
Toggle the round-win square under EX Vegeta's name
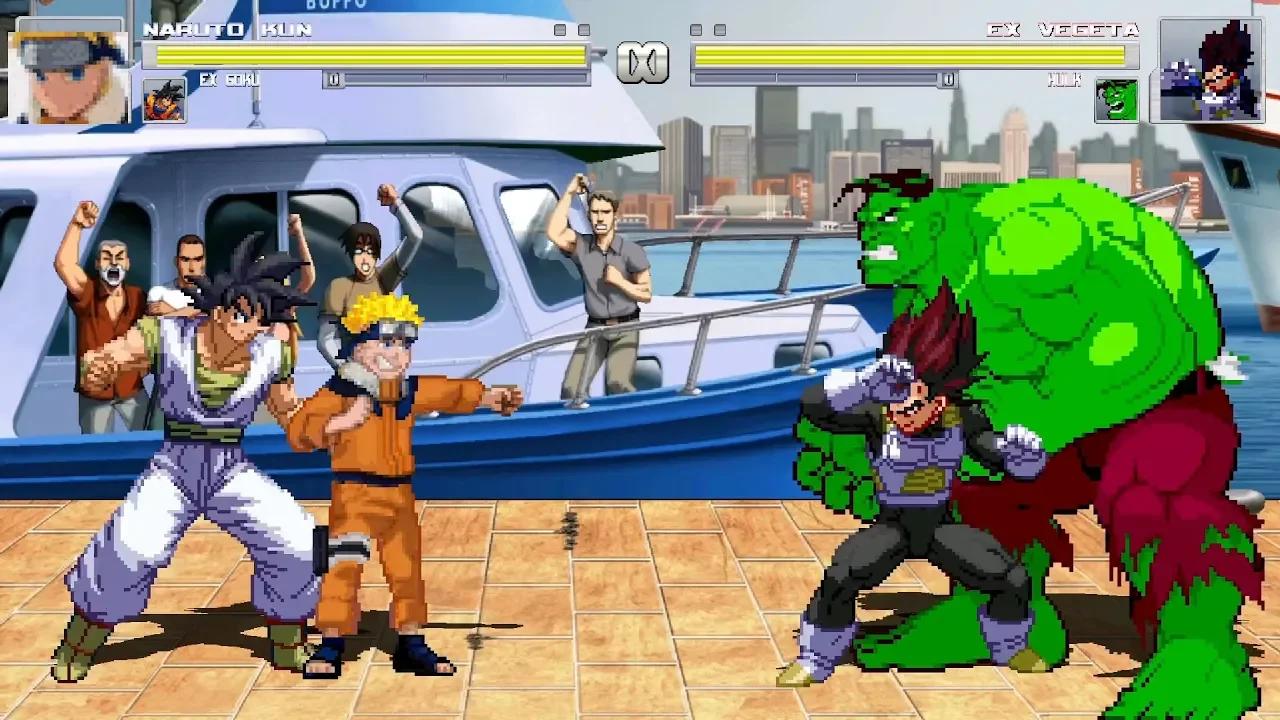pyautogui.click(x=695, y=28)
